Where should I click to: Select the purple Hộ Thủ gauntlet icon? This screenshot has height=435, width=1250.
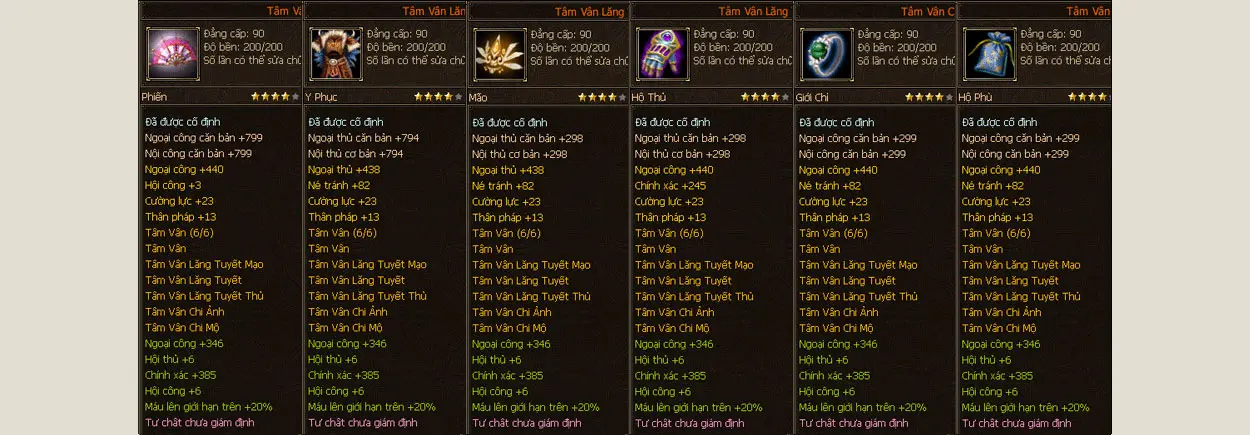[662, 53]
